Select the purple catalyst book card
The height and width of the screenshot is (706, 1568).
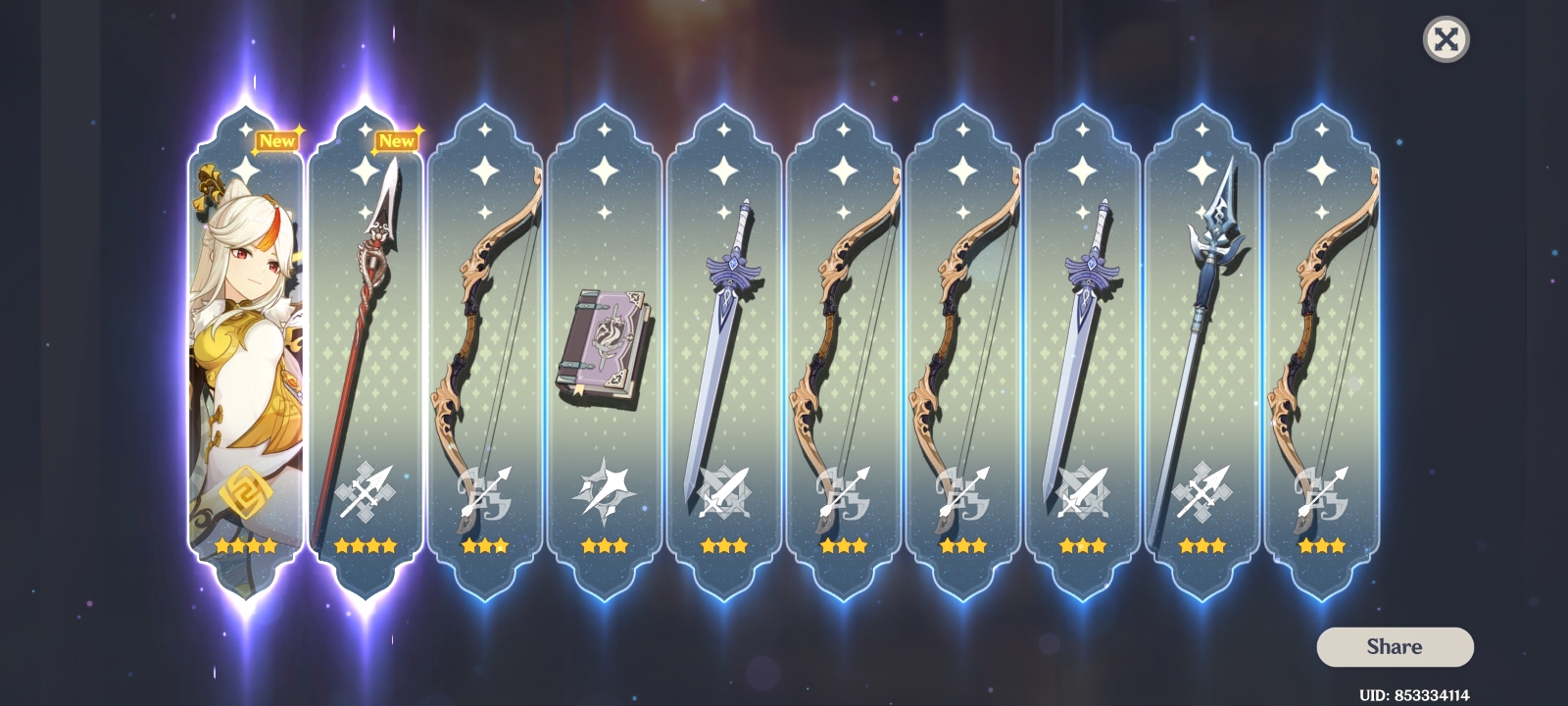tap(605, 343)
